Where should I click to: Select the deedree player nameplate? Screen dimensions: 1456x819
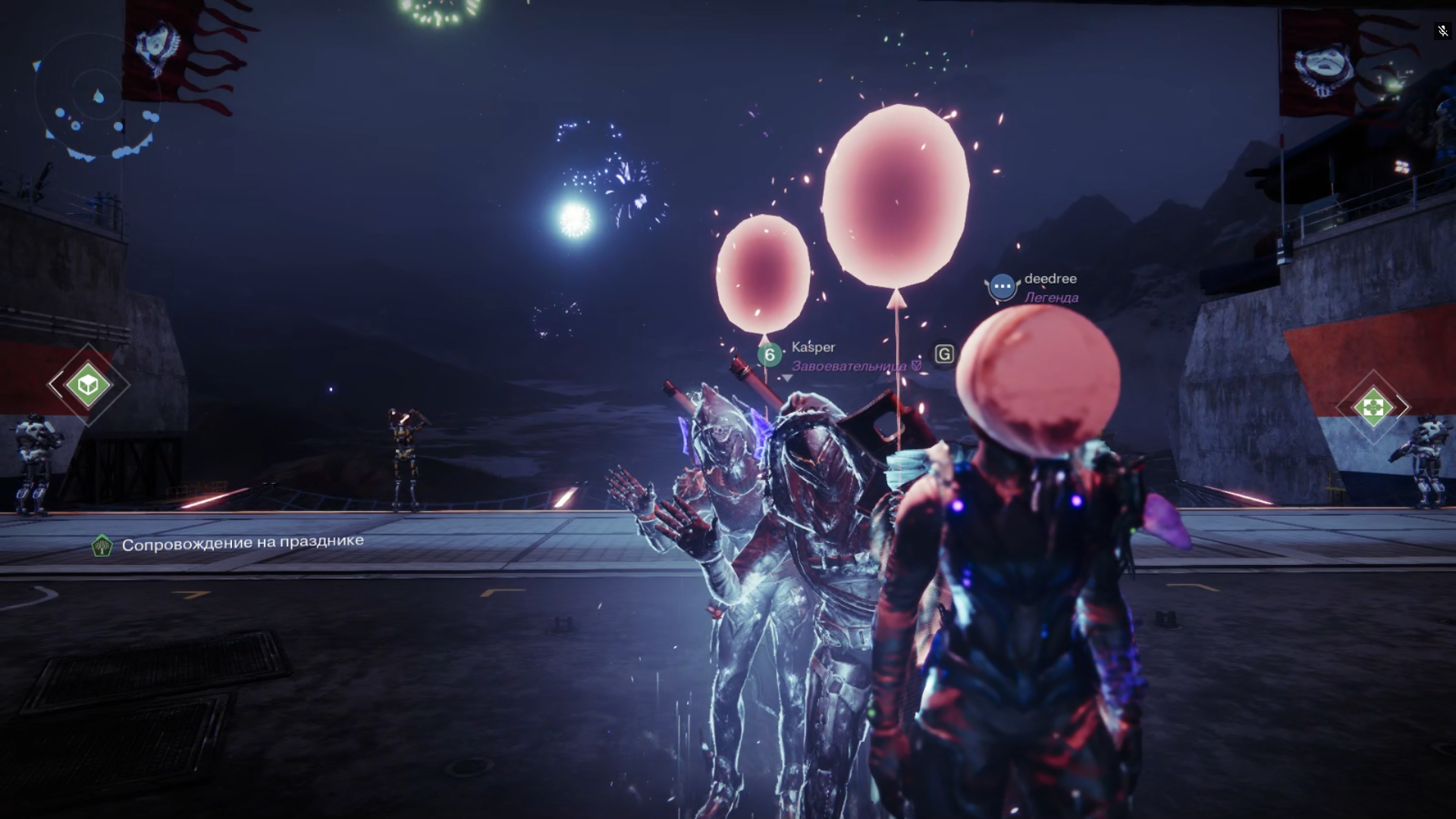(1050, 279)
